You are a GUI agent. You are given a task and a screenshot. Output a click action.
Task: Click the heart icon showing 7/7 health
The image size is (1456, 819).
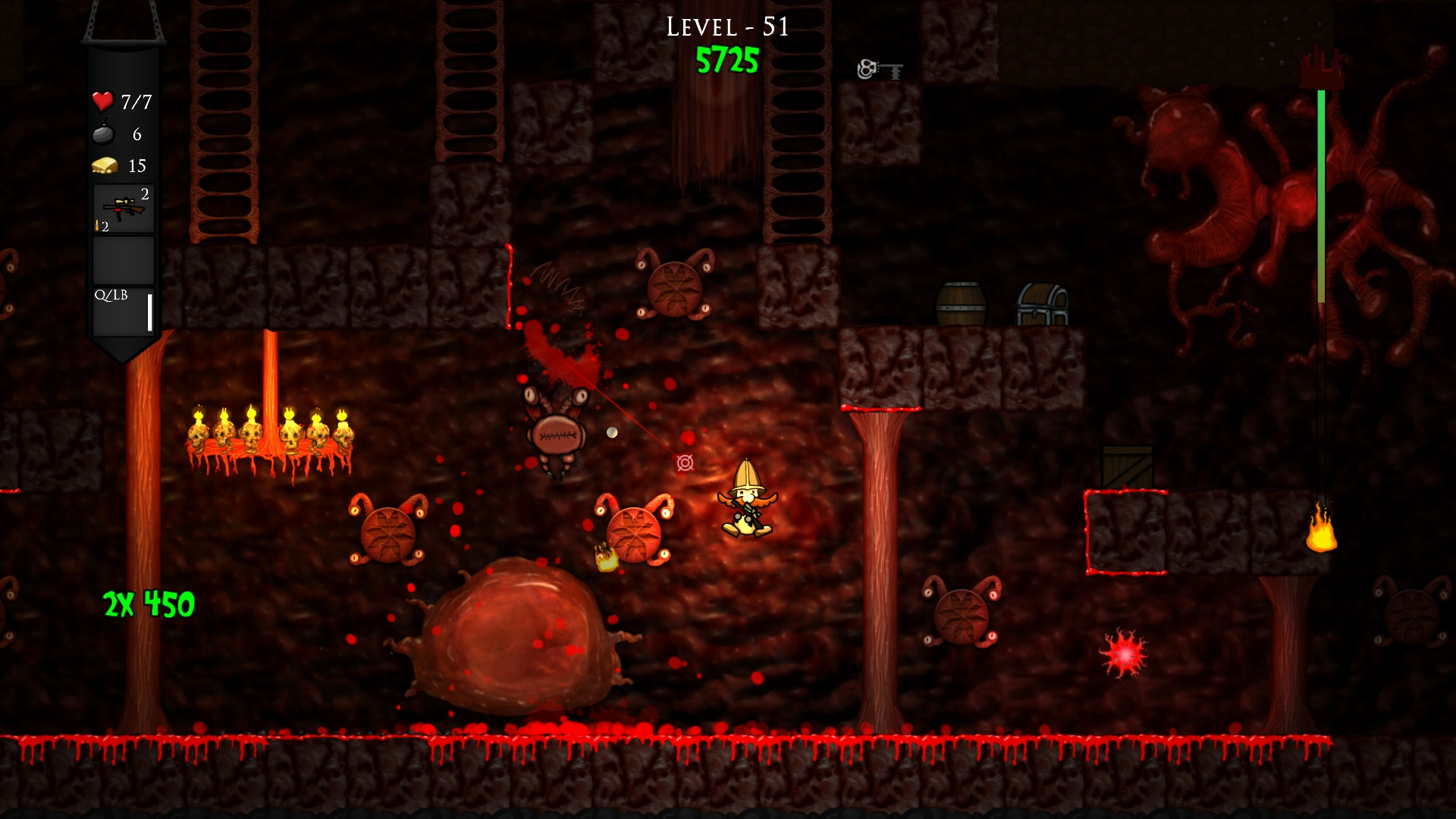(102, 100)
